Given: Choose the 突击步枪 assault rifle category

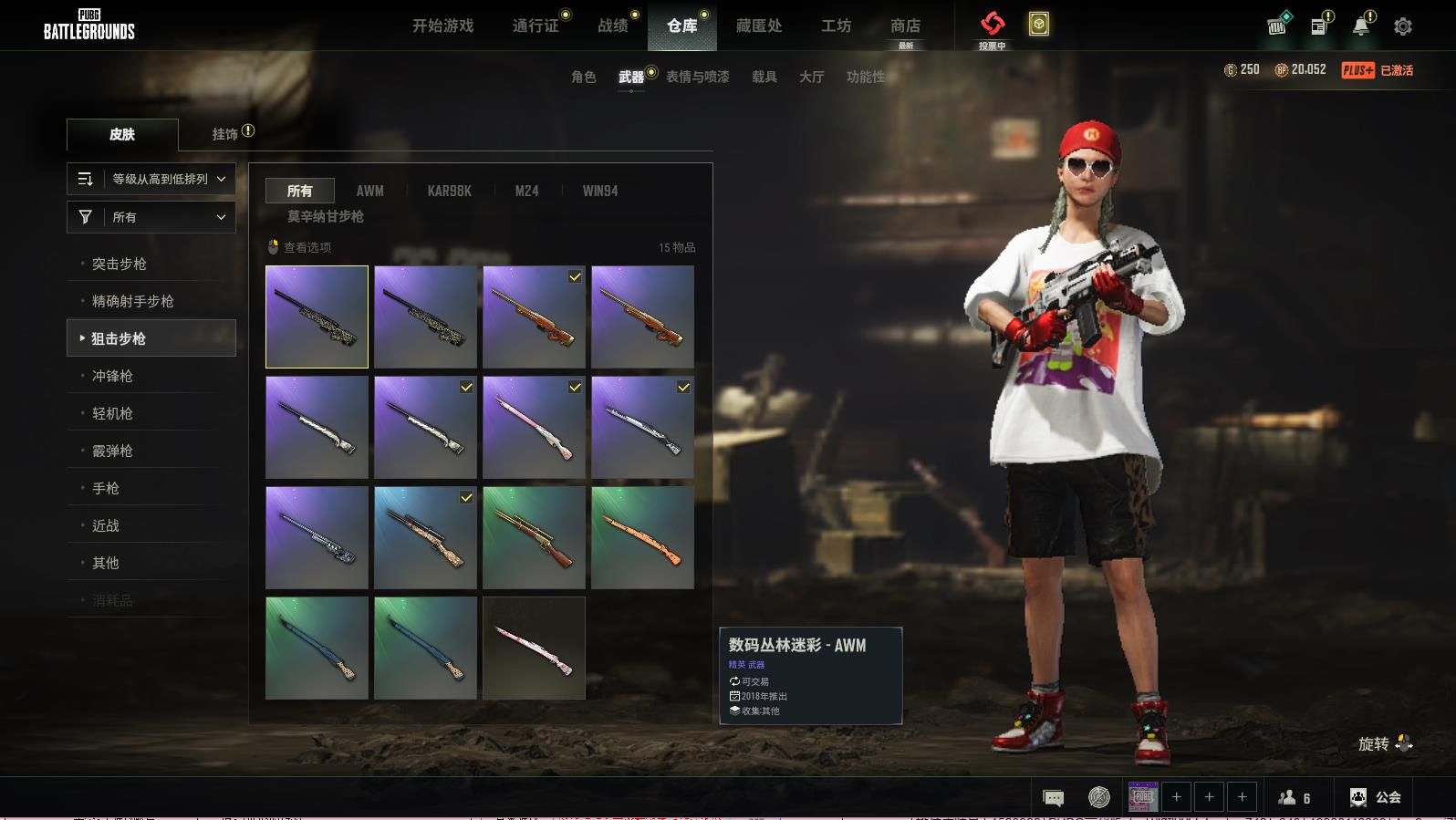Looking at the screenshot, I should [x=120, y=264].
